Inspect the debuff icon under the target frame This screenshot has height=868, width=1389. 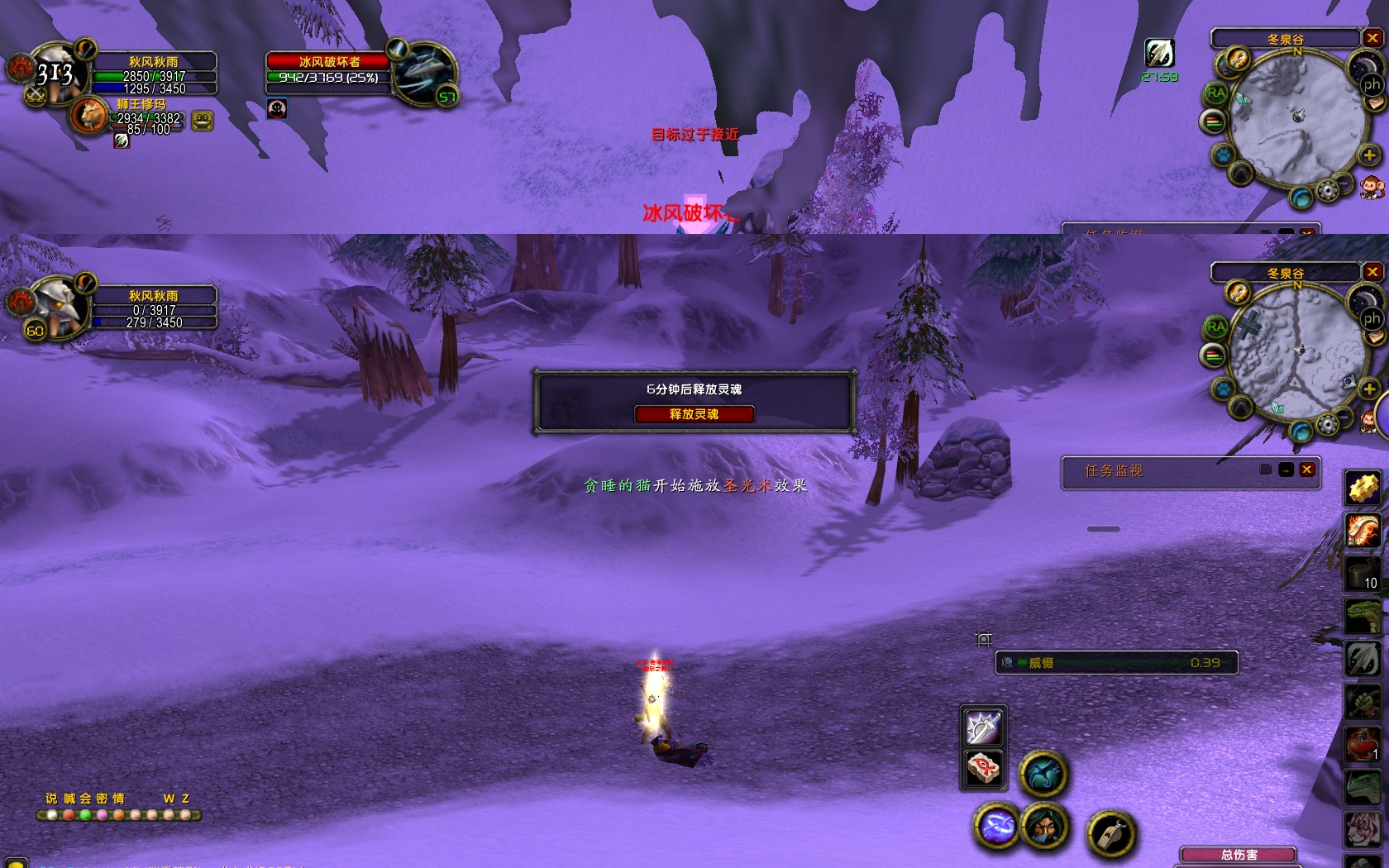pyautogui.click(x=277, y=108)
